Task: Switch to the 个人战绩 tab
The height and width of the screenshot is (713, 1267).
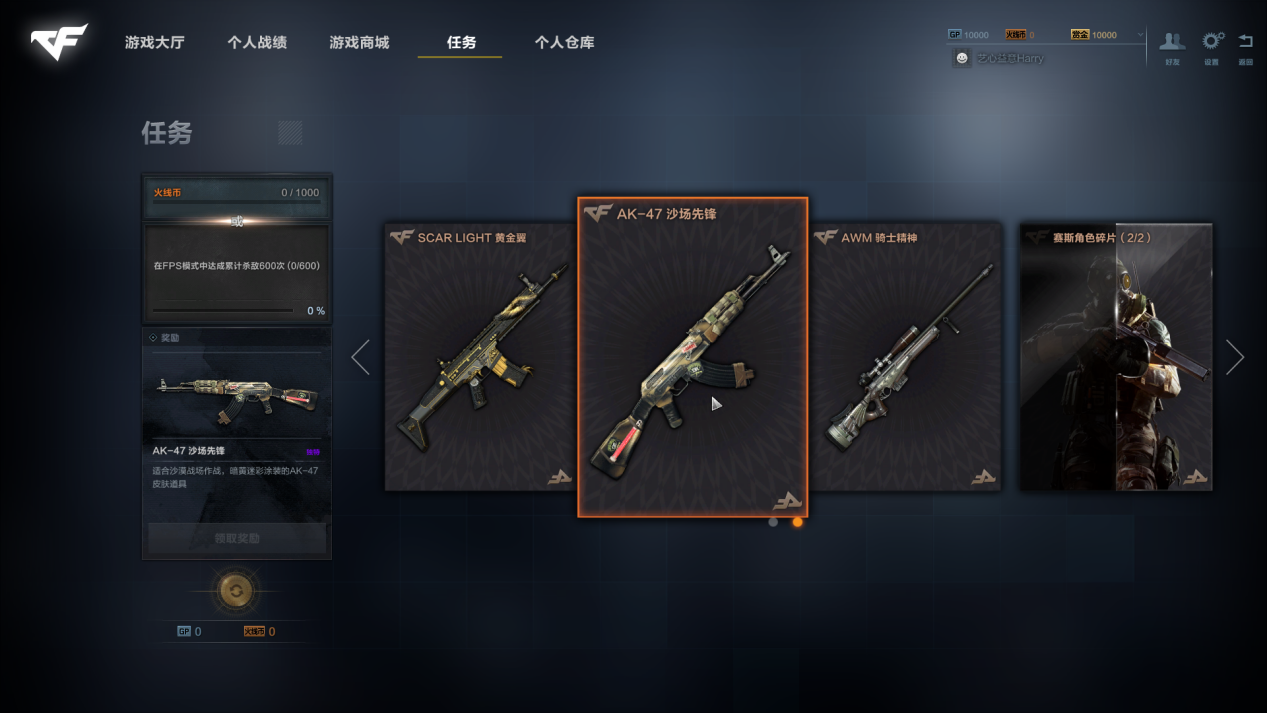Action: pyautogui.click(x=257, y=43)
